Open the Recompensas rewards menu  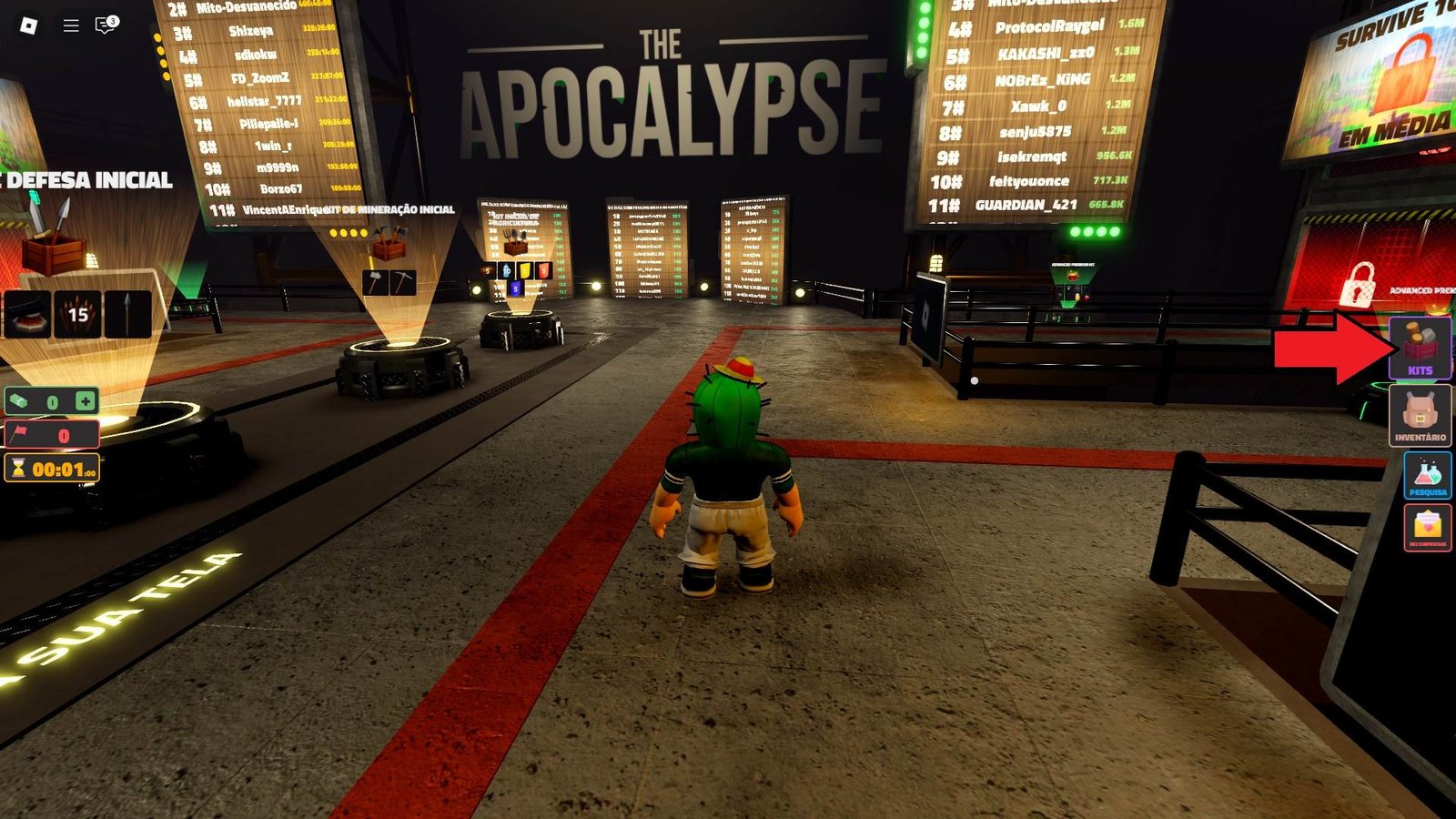point(1427,528)
